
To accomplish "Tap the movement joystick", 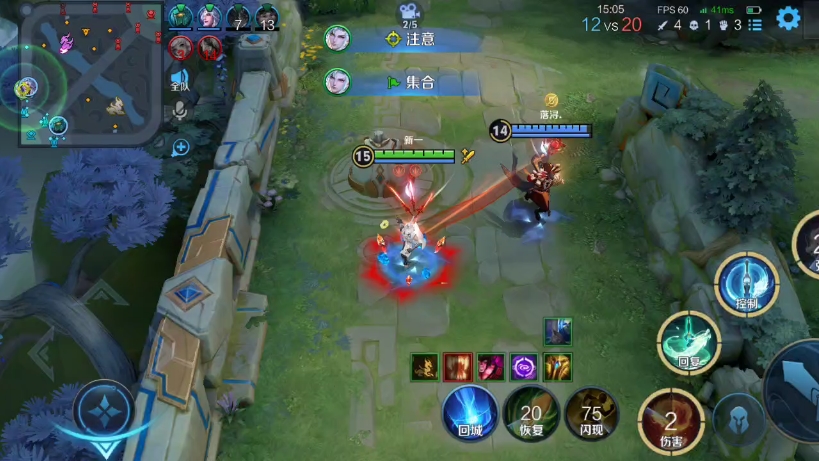I will click(x=104, y=412).
